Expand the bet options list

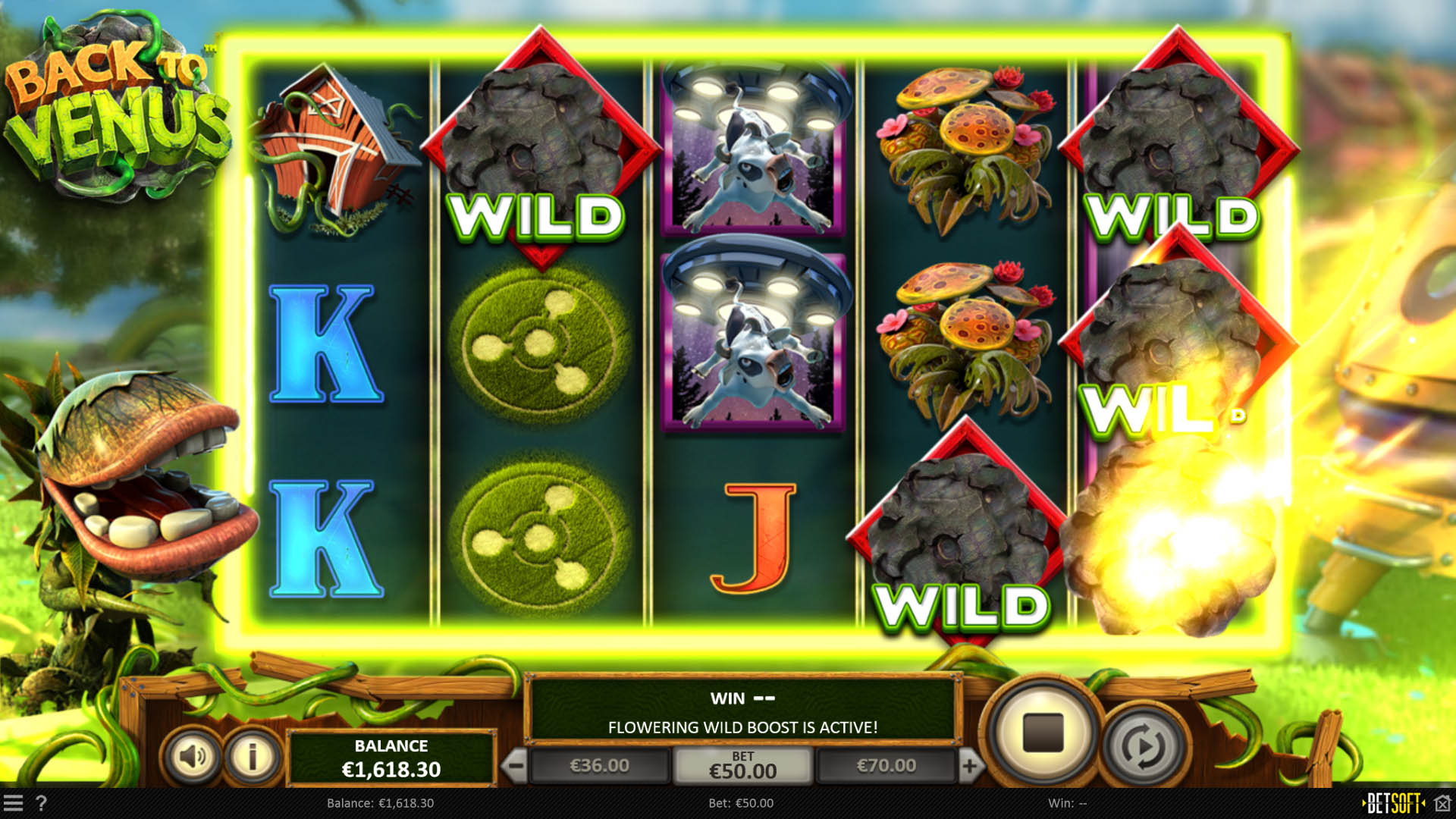point(744,764)
